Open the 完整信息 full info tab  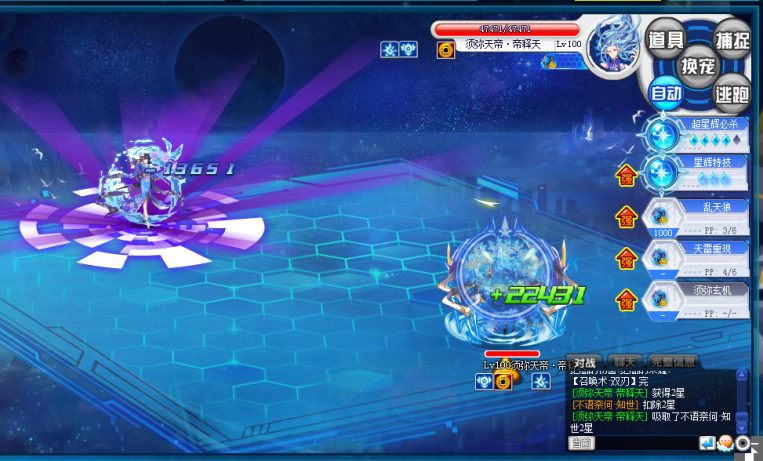point(673,362)
